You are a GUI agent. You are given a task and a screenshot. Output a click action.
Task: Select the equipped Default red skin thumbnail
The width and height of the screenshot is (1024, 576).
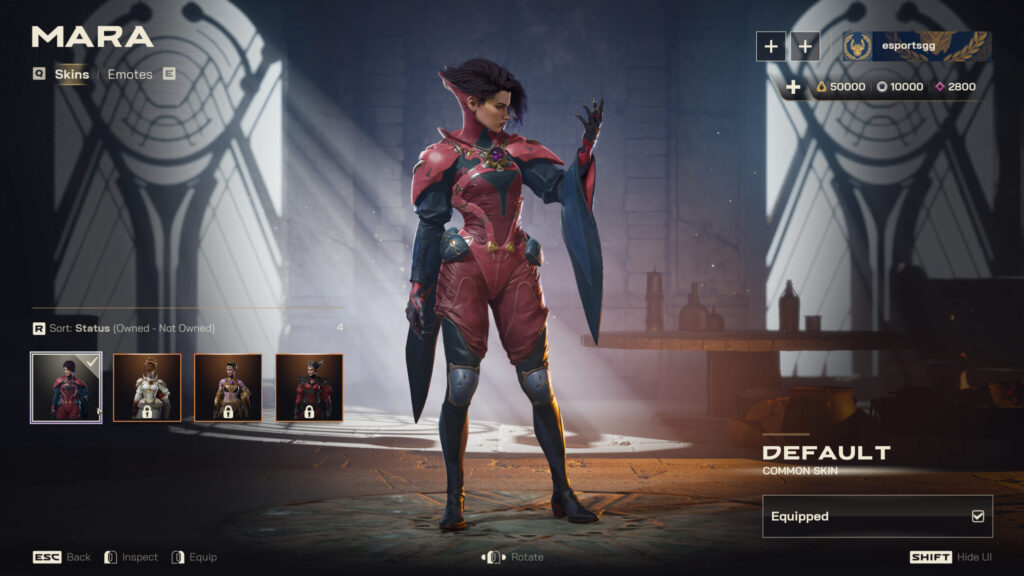66,387
